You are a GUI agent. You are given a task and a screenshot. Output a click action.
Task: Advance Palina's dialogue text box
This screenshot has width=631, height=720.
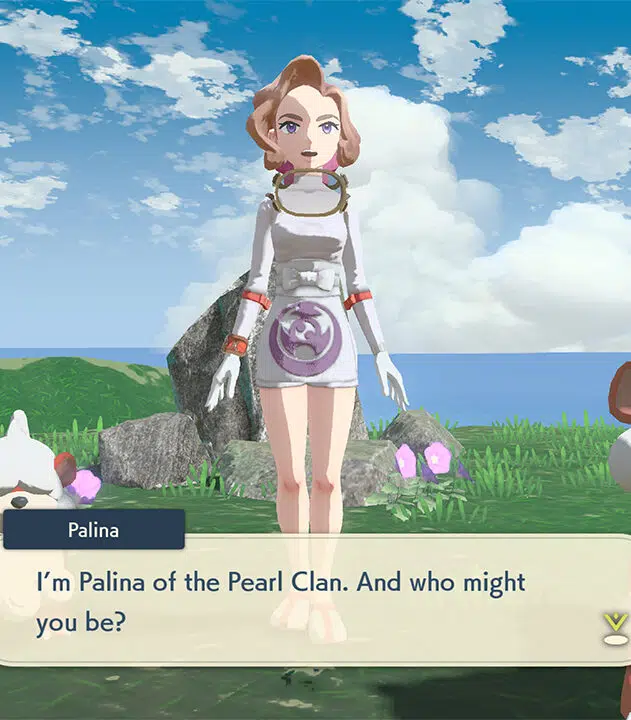coord(300,600)
